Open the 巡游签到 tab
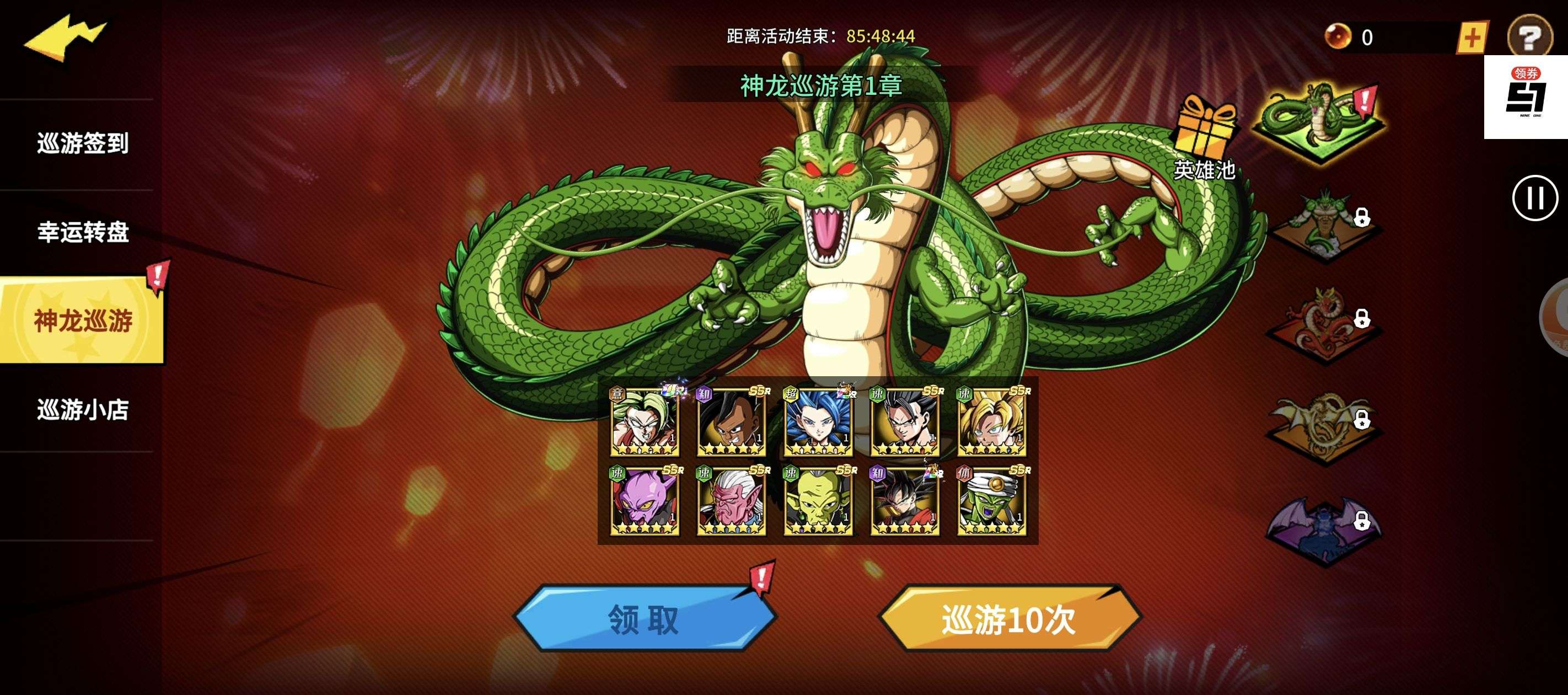The height and width of the screenshot is (695, 1568). click(83, 144)
